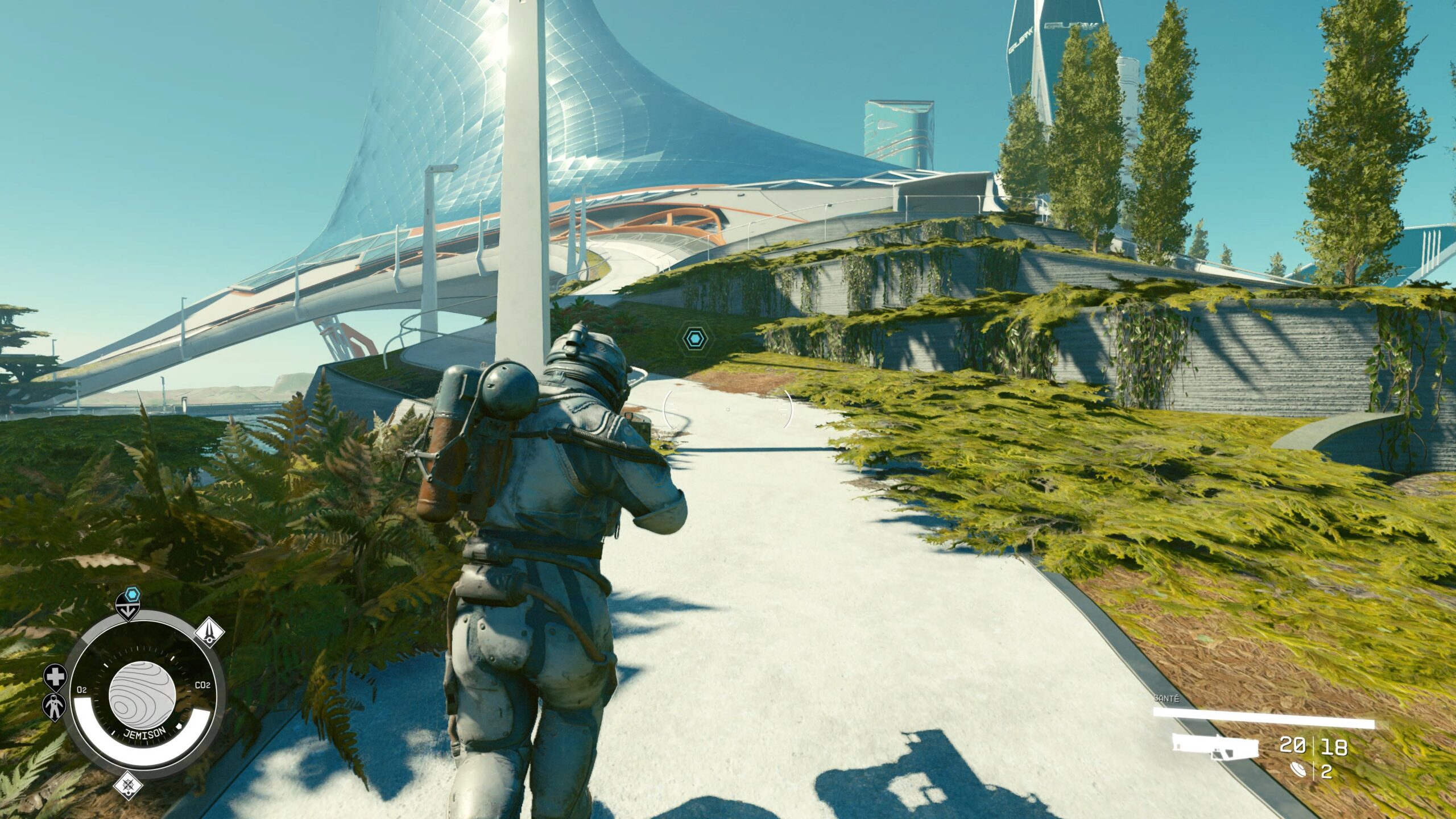This screenshot has width=1456, height=819.
Task: Select the blue hexagon quest marker on the compass
Action: tap(133, 595)
